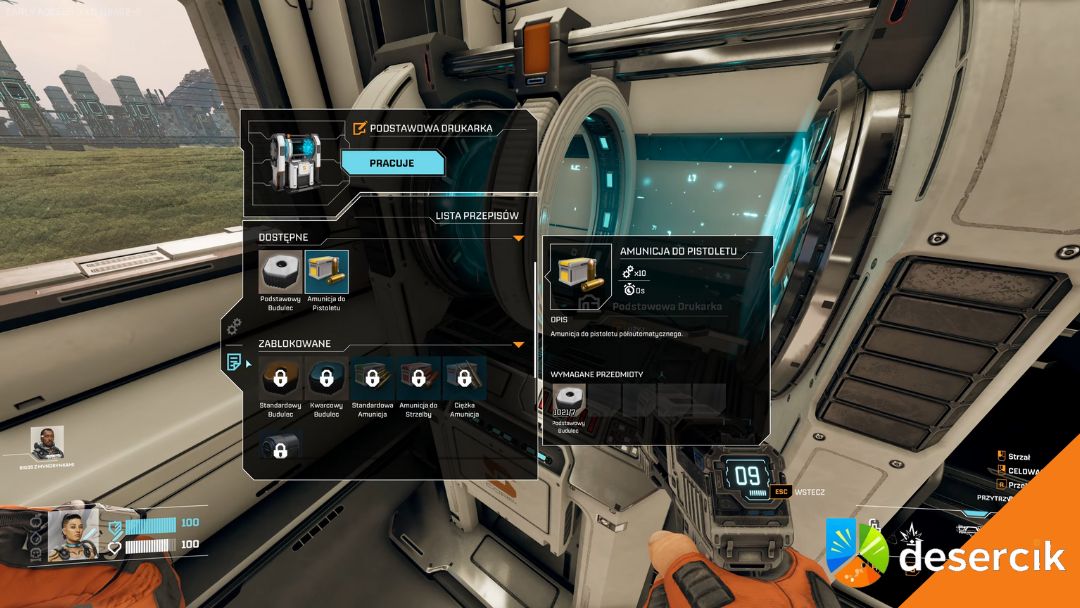Select locked Standardowa Amunicja recipe
Viewport: 1080px width, 608px height.
coord(372,379)
